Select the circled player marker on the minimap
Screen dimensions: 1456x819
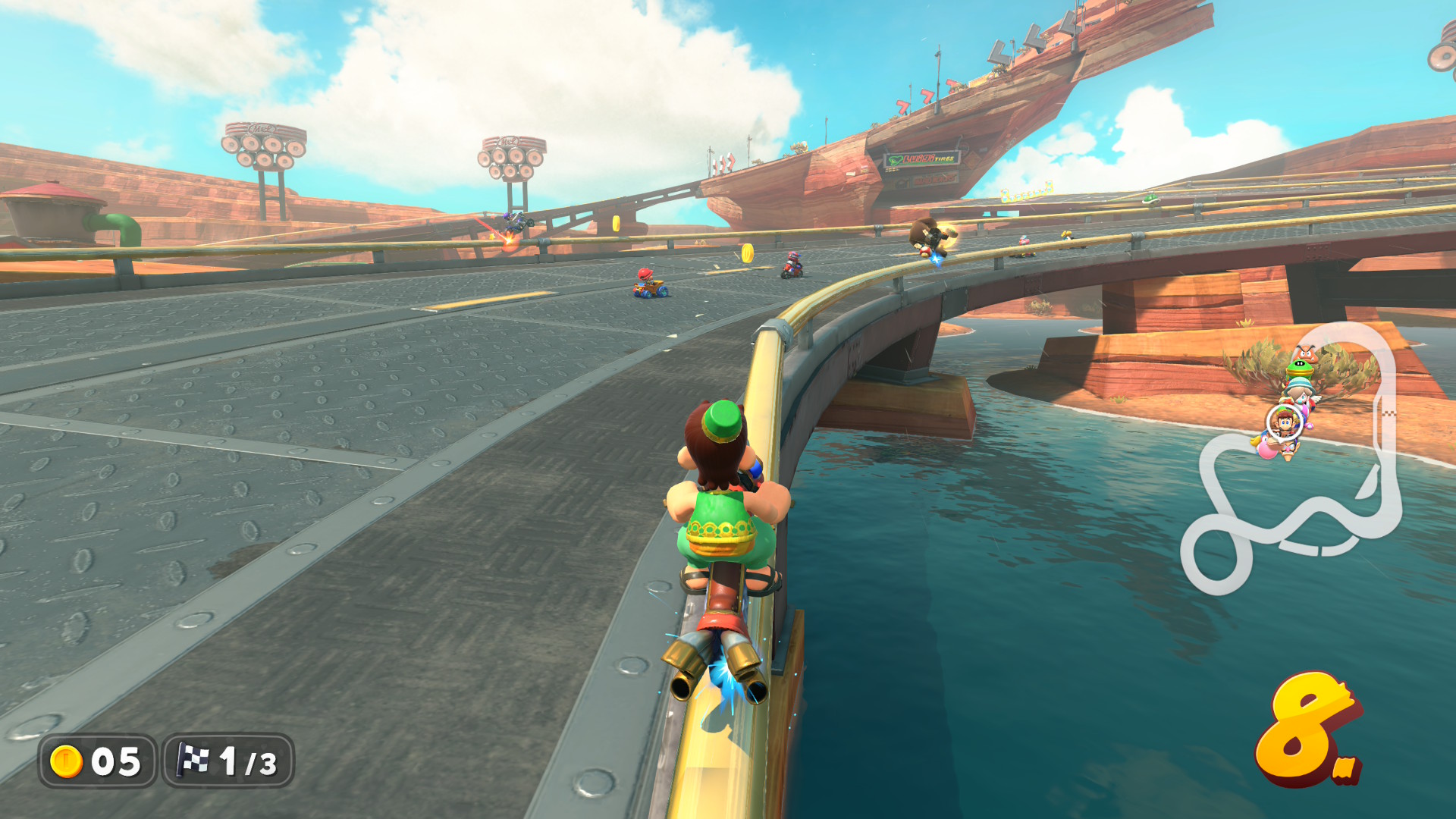pyautogui.click(x=1284, y=422)
